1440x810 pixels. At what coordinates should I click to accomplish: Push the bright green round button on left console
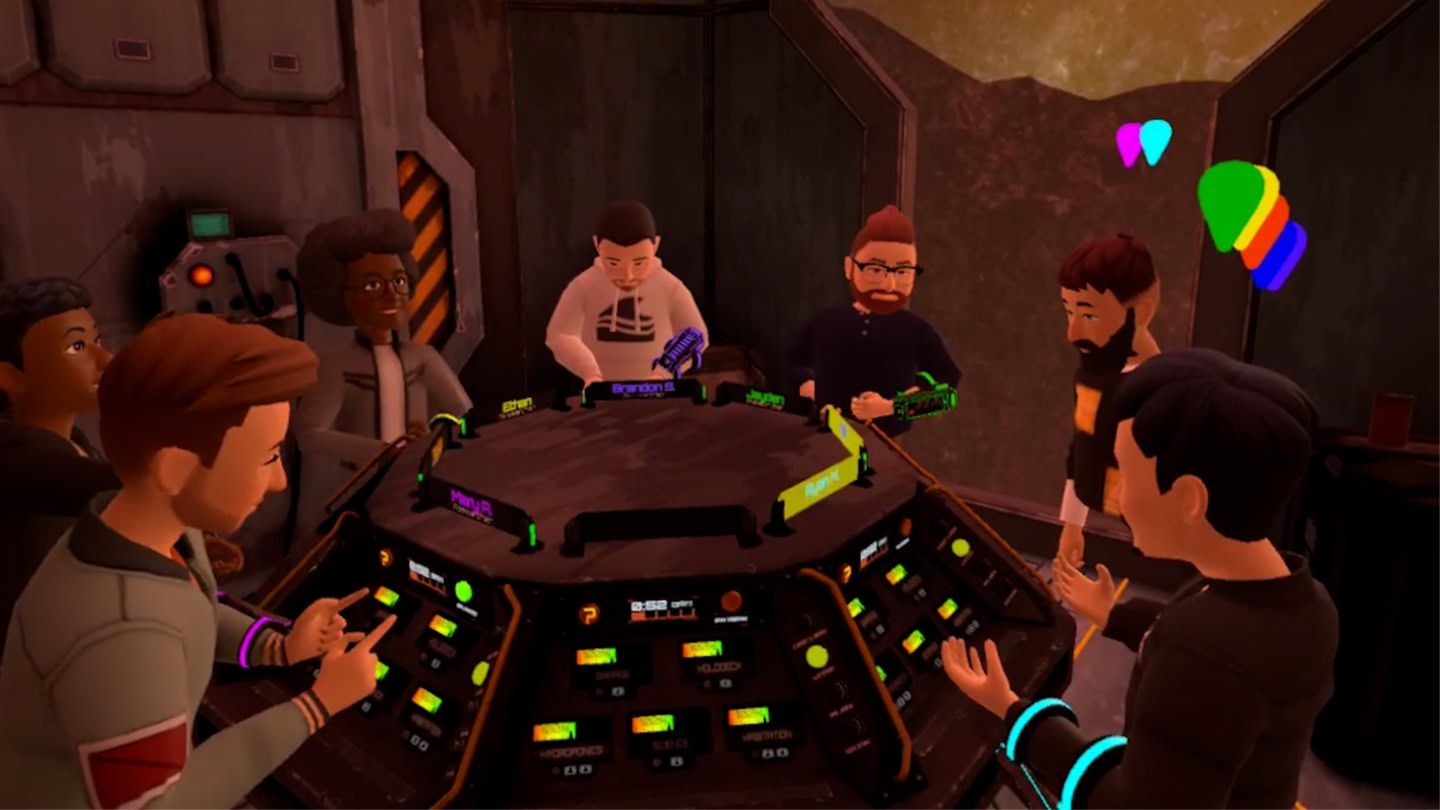pos(463,591)
